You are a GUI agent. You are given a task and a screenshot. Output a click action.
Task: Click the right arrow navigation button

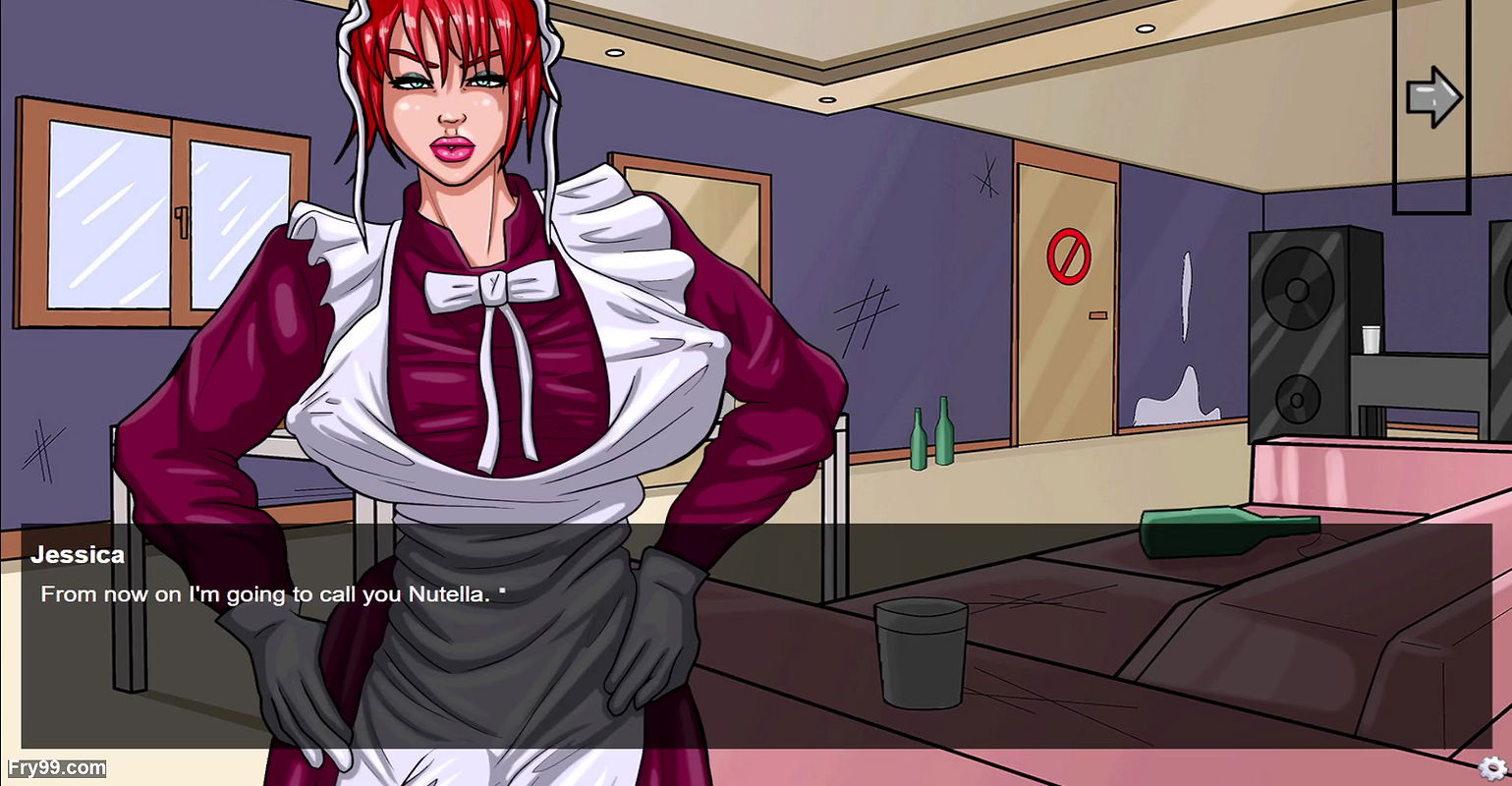(1432, 97)
